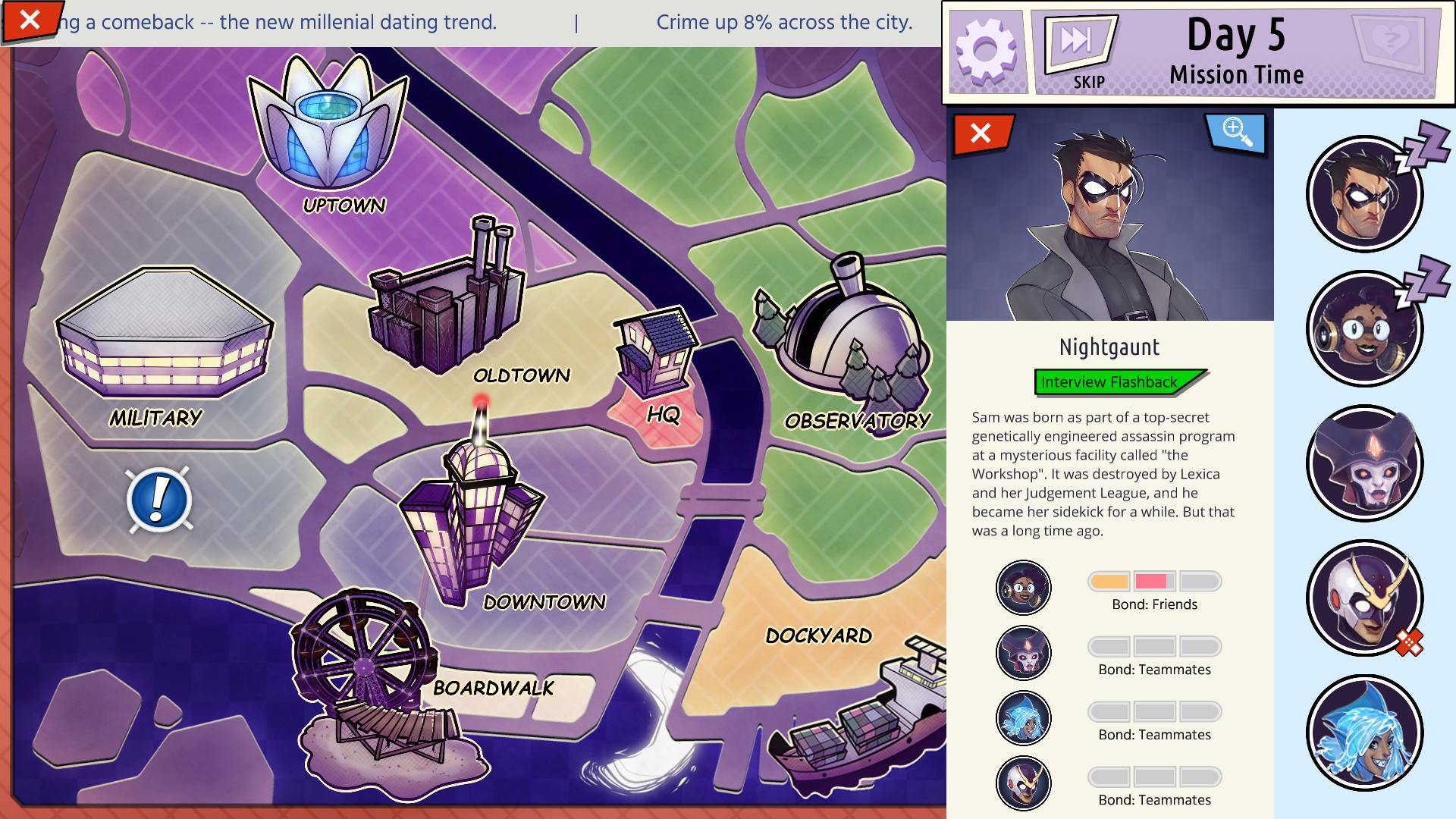Select the injured hero marked with a bandage
This screenshot has width=1456, height=819.
[1363, 598]
